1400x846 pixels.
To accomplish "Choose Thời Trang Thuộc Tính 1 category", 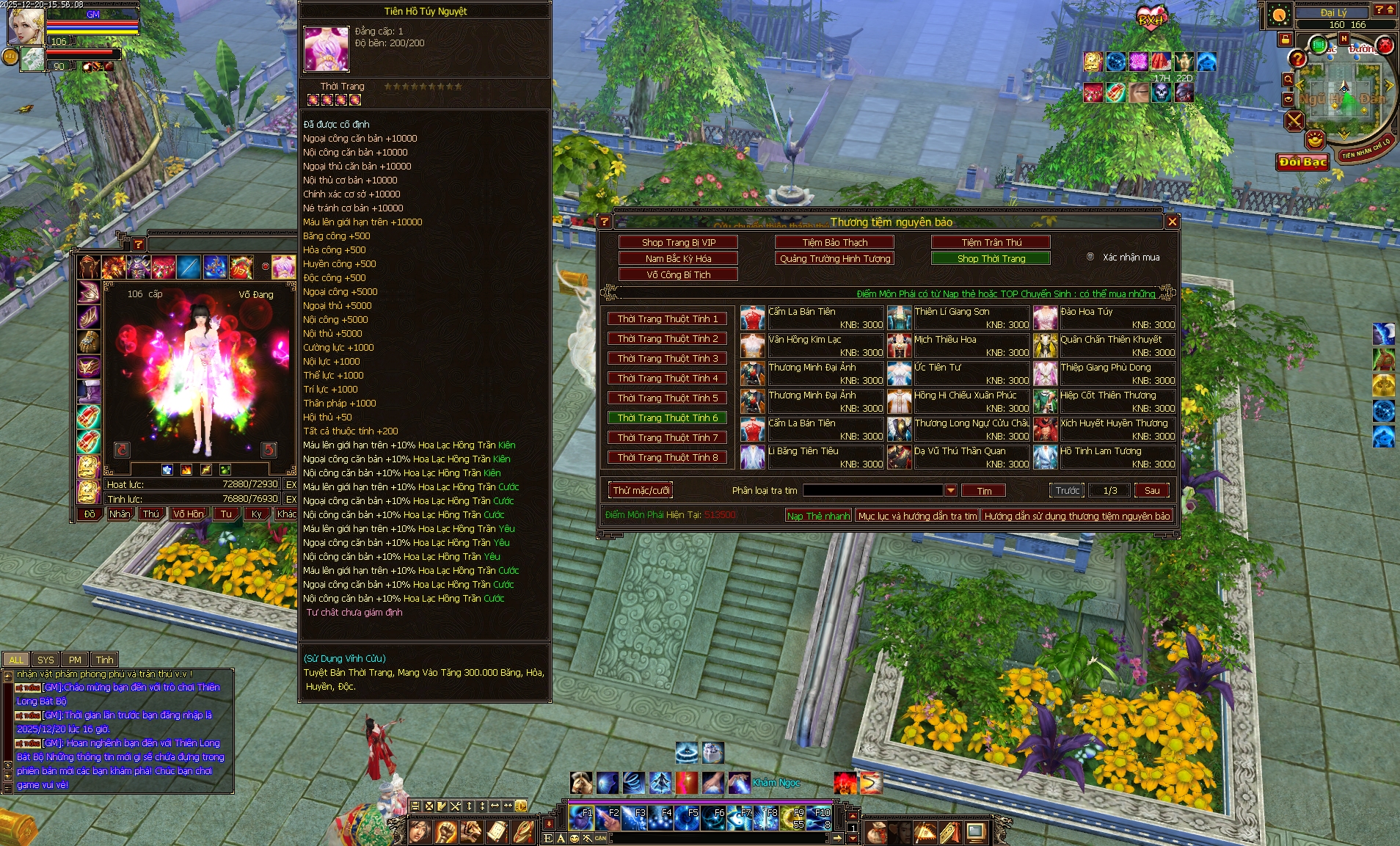I will pos(667,318).
